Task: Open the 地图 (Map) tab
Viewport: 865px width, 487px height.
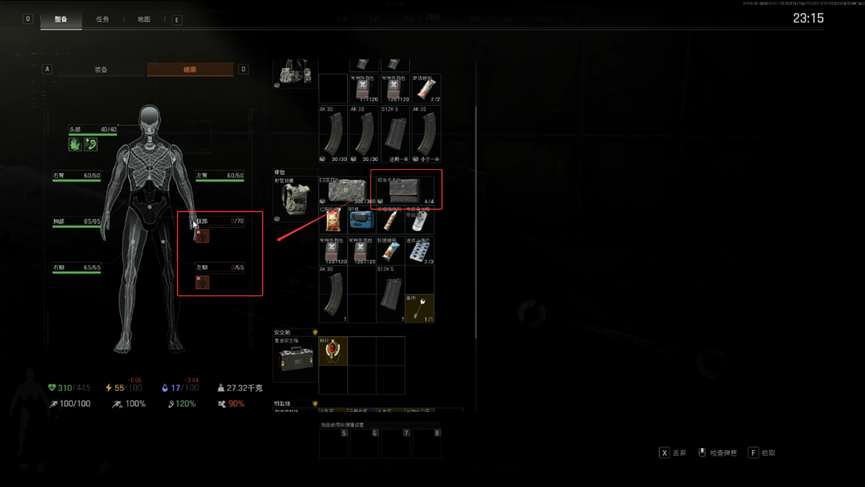Action: point(144,19)
